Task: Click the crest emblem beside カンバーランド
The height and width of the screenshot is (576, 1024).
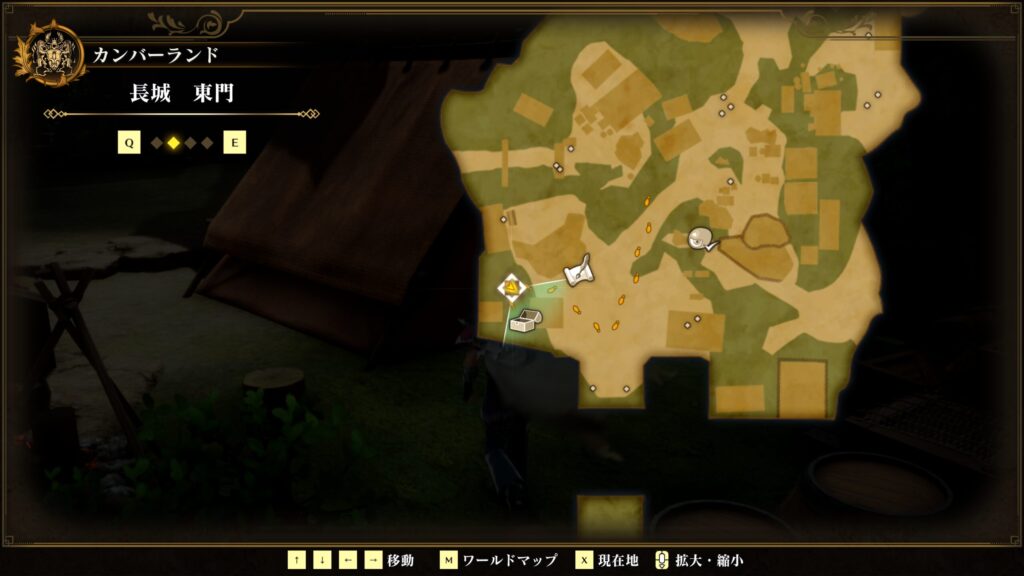Action: tap(48, 54)
